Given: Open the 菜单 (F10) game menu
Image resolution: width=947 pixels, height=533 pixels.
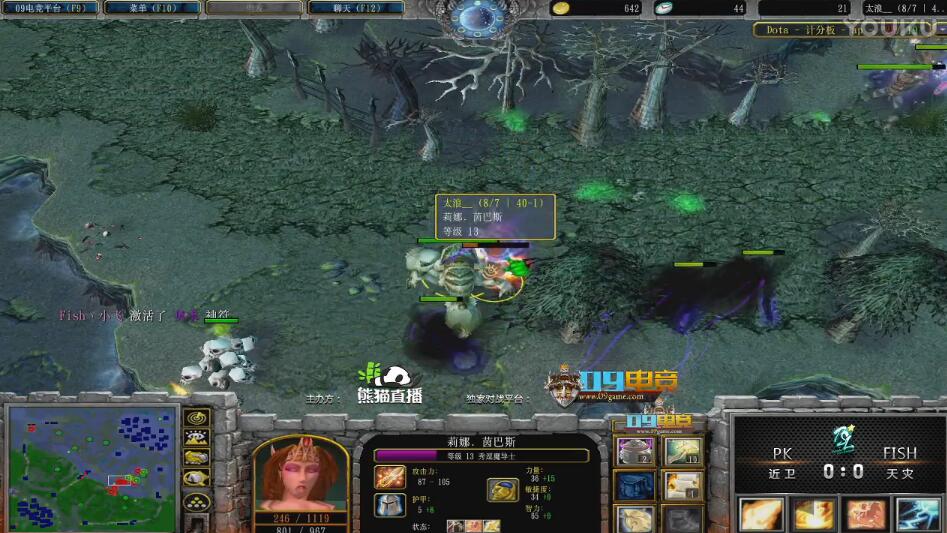Looking at the screenshot, I should (154, 8).
